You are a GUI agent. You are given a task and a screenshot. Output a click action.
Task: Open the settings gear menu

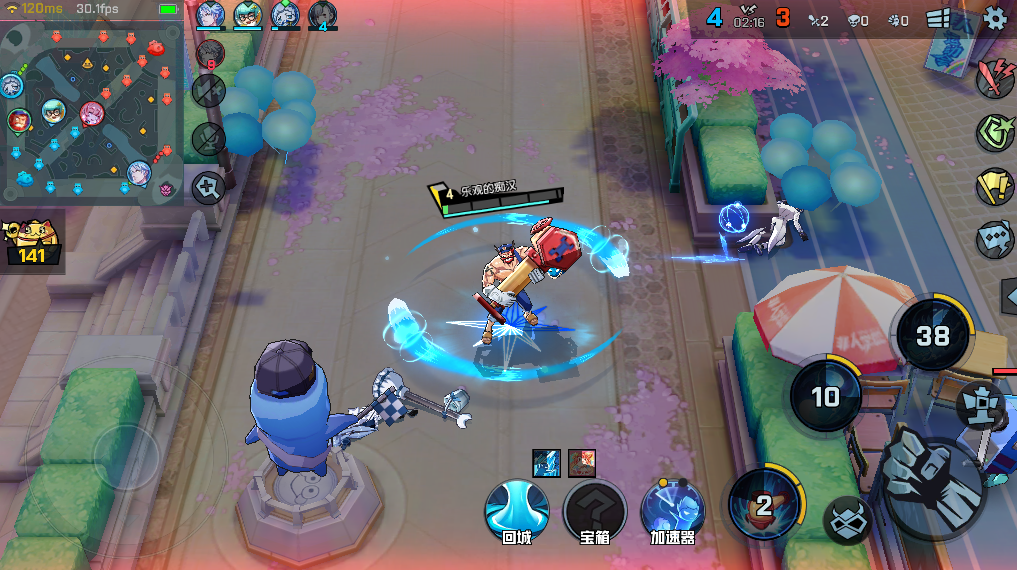click(x=995, y=17)
